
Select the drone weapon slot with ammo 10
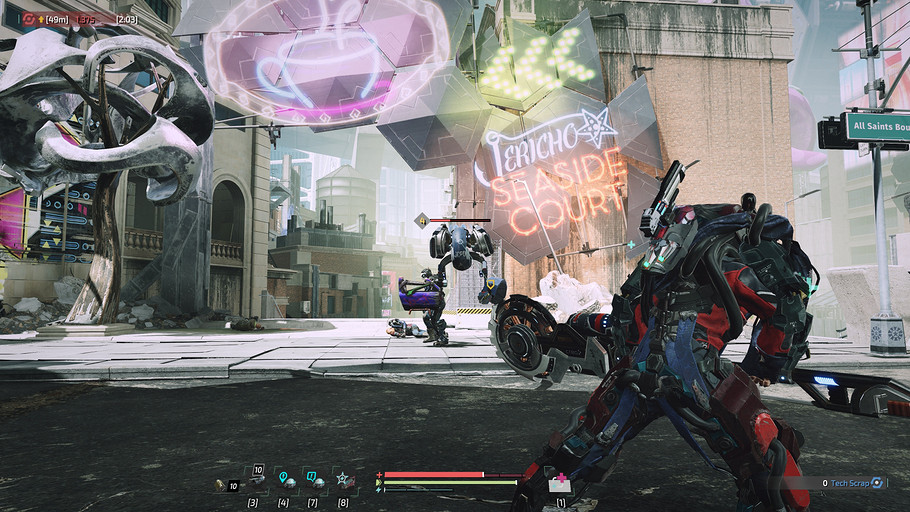point(254,480)
